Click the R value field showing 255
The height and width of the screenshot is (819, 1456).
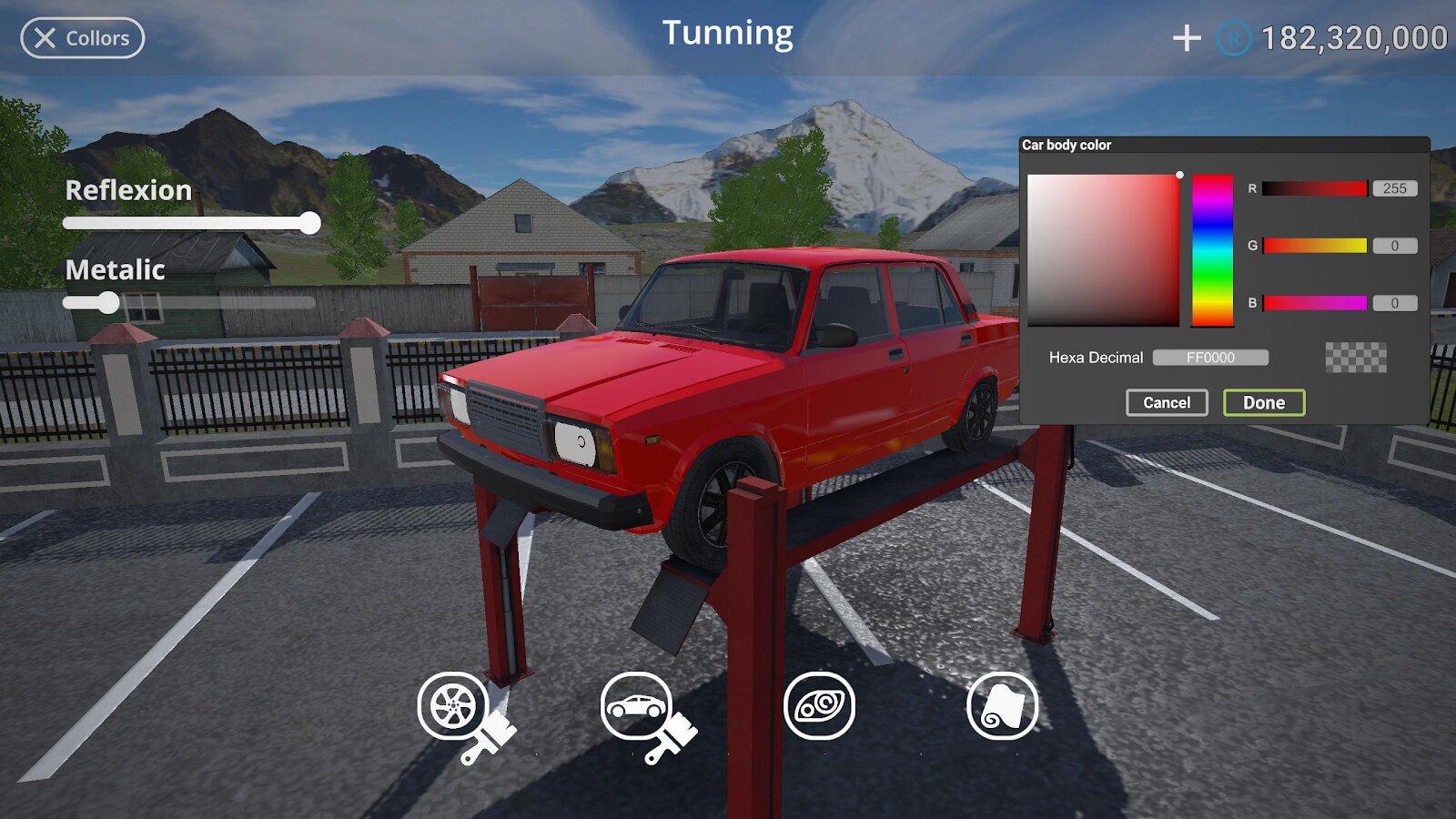(1394, 188)
